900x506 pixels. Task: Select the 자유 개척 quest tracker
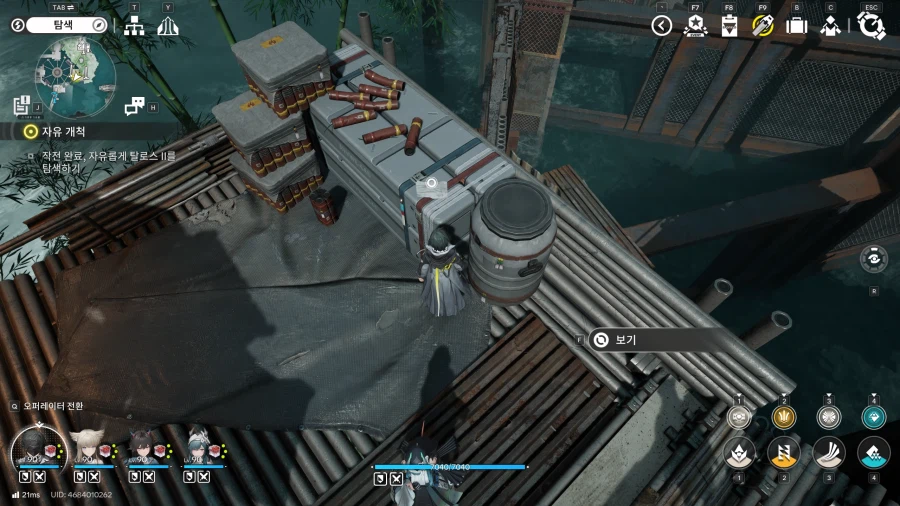coord(62,131)
